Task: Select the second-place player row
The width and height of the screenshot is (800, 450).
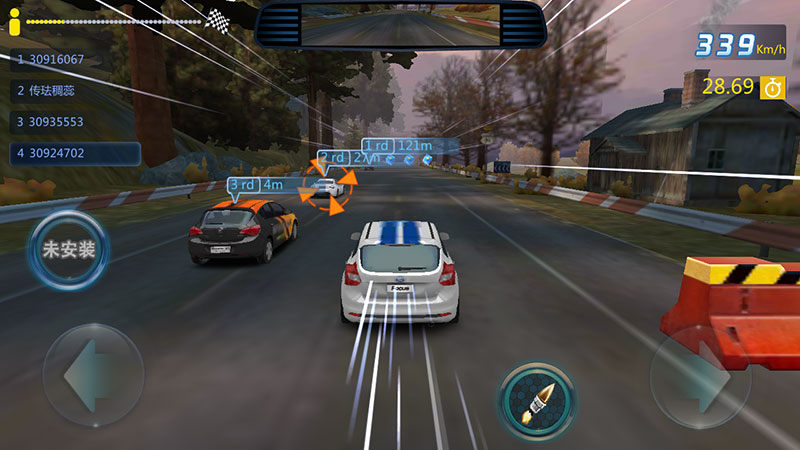Action: (70, 90)
